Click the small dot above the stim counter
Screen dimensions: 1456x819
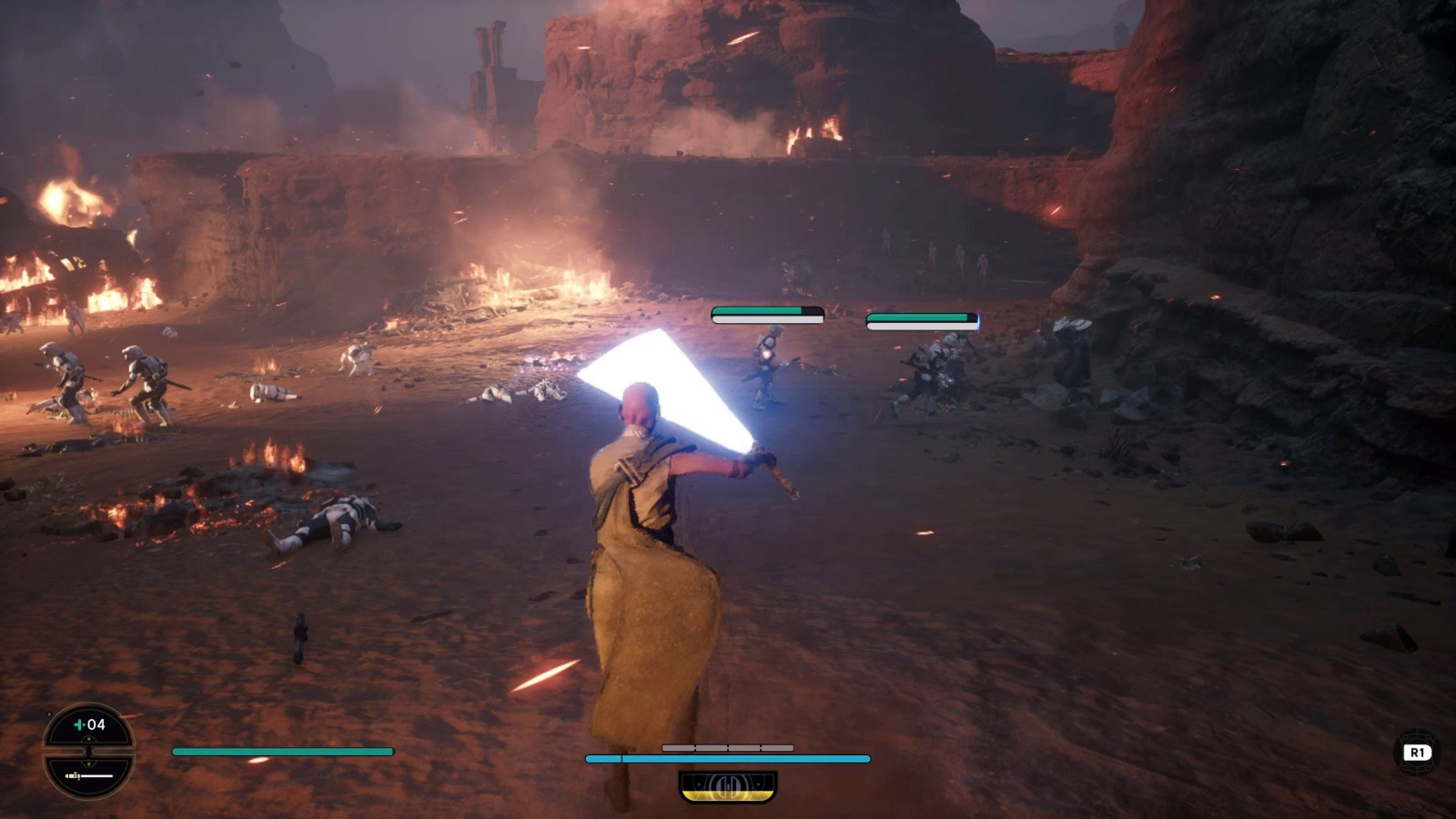[x=49, y=713]
